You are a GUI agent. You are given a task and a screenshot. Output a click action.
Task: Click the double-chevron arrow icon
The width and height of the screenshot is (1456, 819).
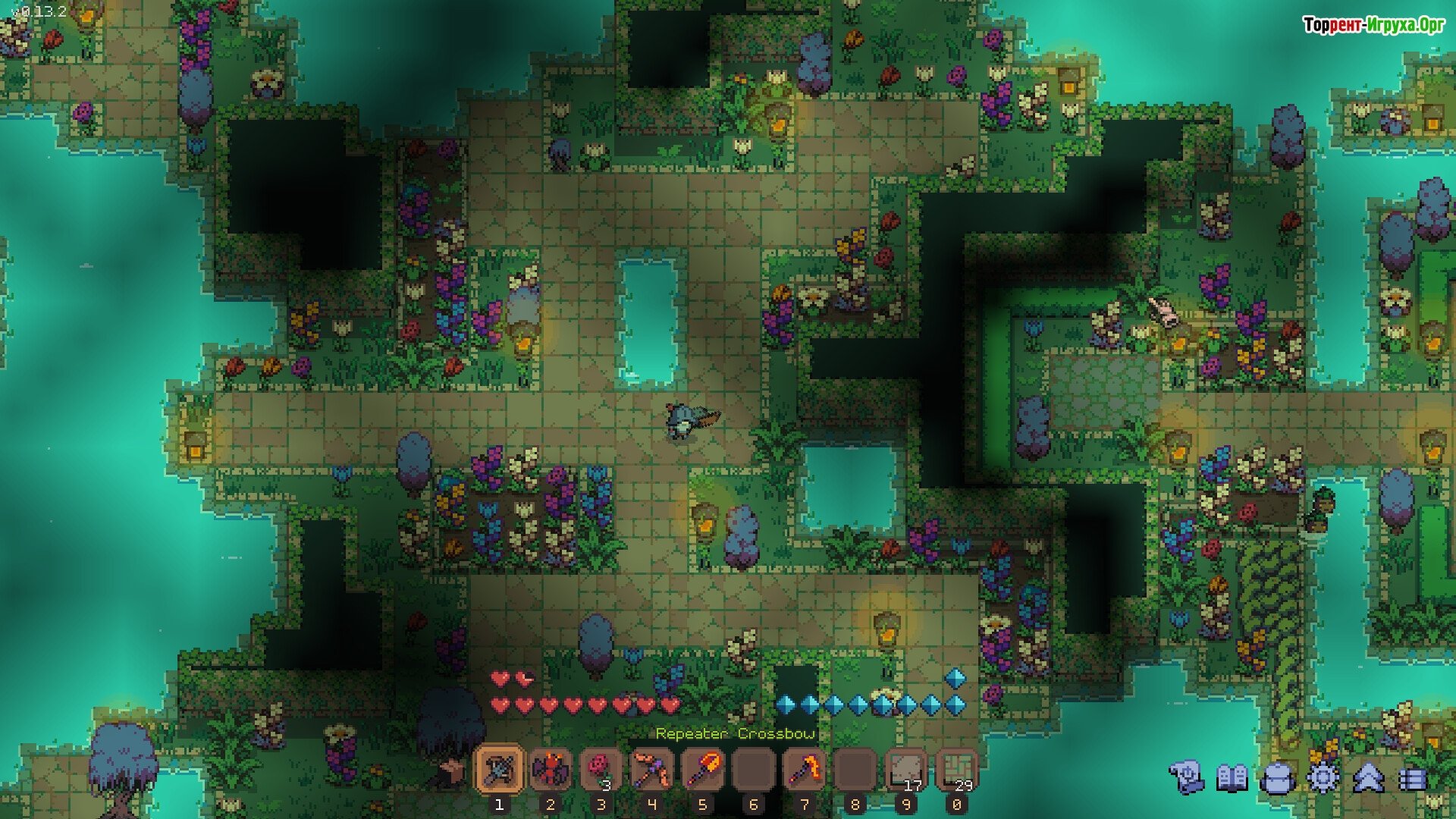coord(1368,778)
